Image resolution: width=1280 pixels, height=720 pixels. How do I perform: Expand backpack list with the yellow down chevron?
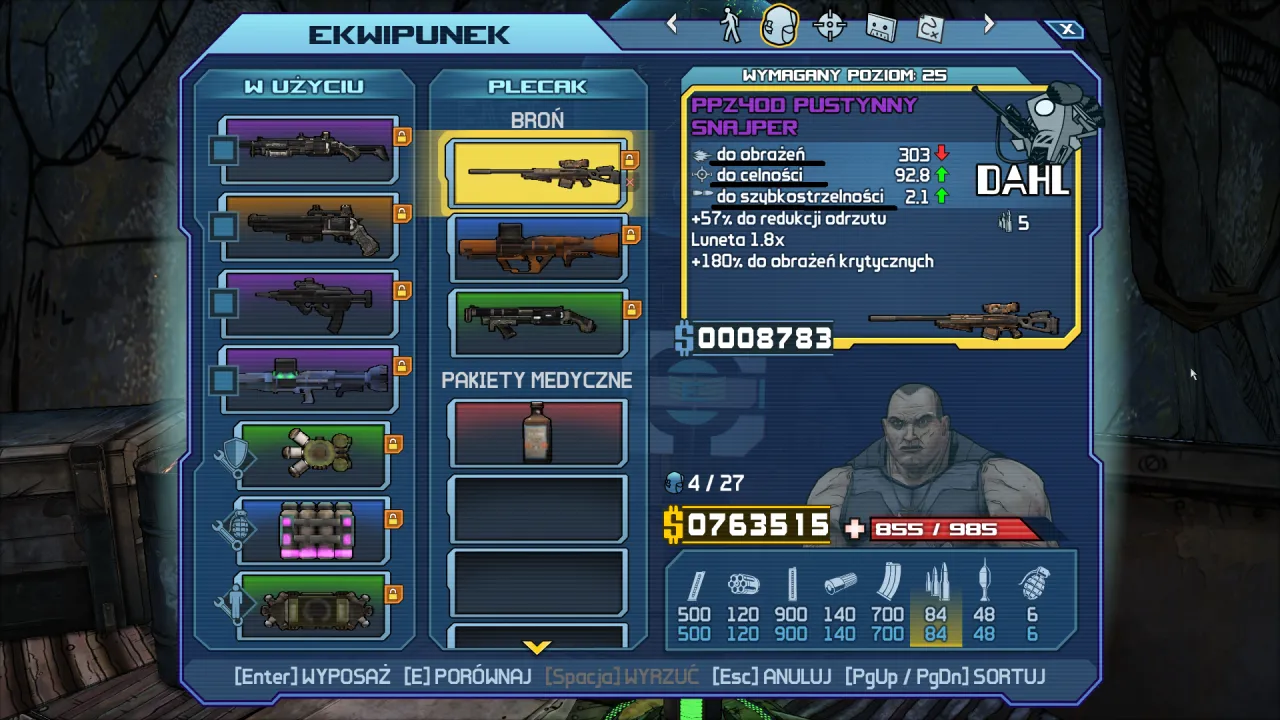(538, 646)
